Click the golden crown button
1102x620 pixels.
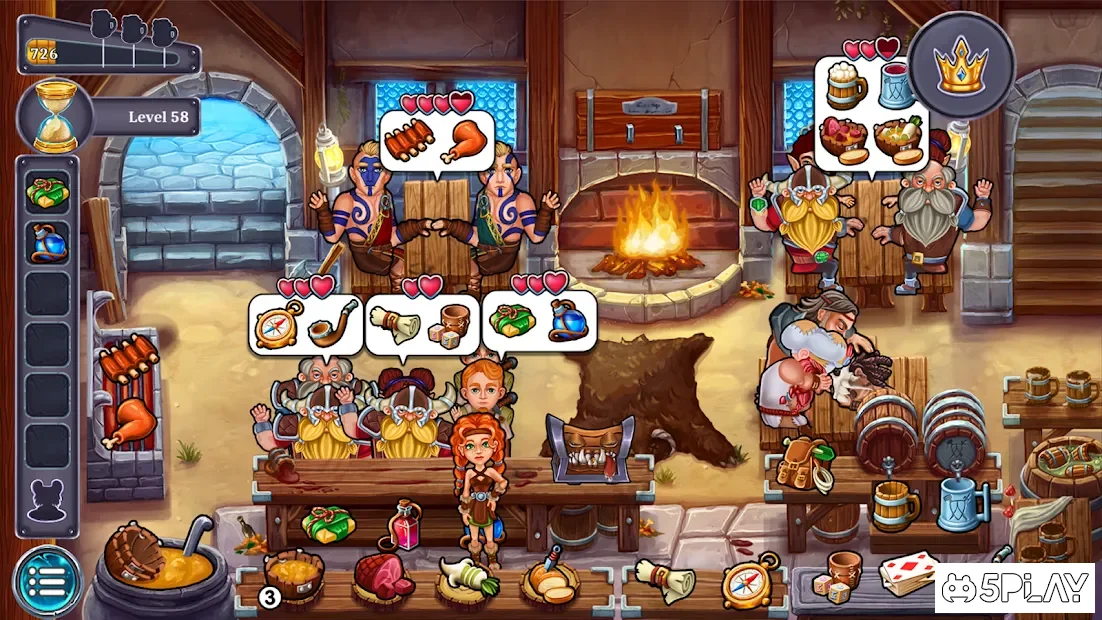click(960, 65)
